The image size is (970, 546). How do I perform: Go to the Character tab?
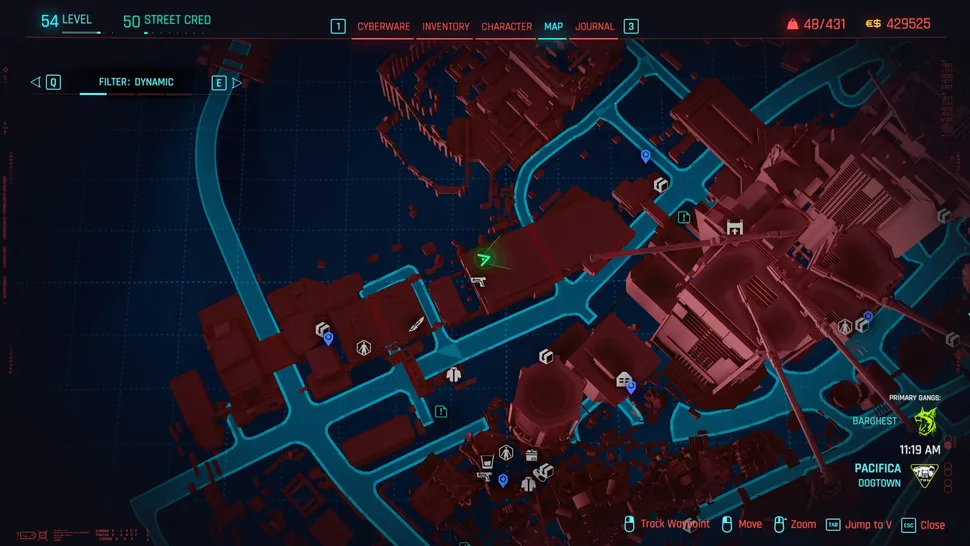(x=507, y=26)
